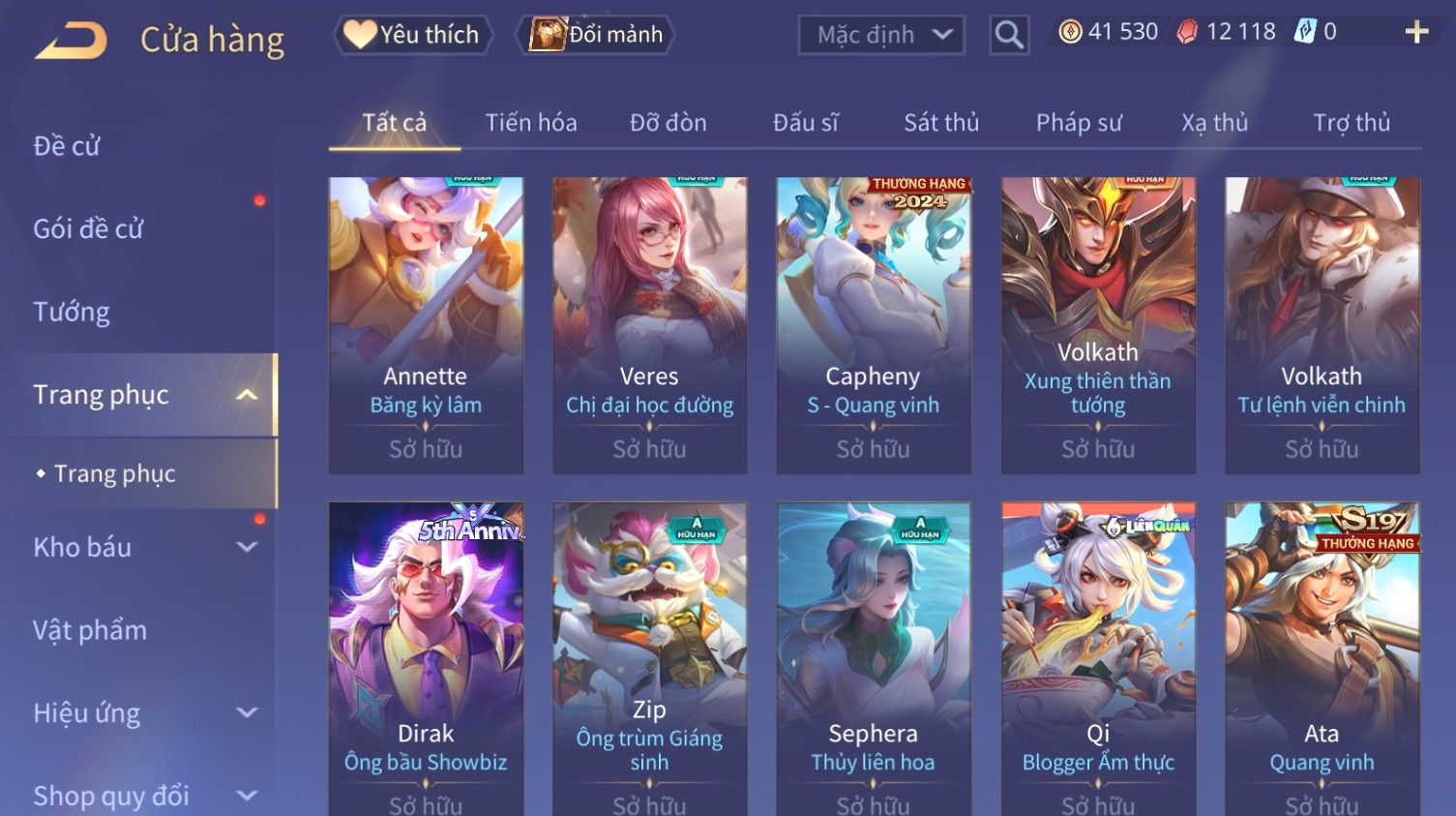Select the Annette Băng kỳ lâm skin
Image resolution: width=1456 pixels, height=816 pixels.
426,324
